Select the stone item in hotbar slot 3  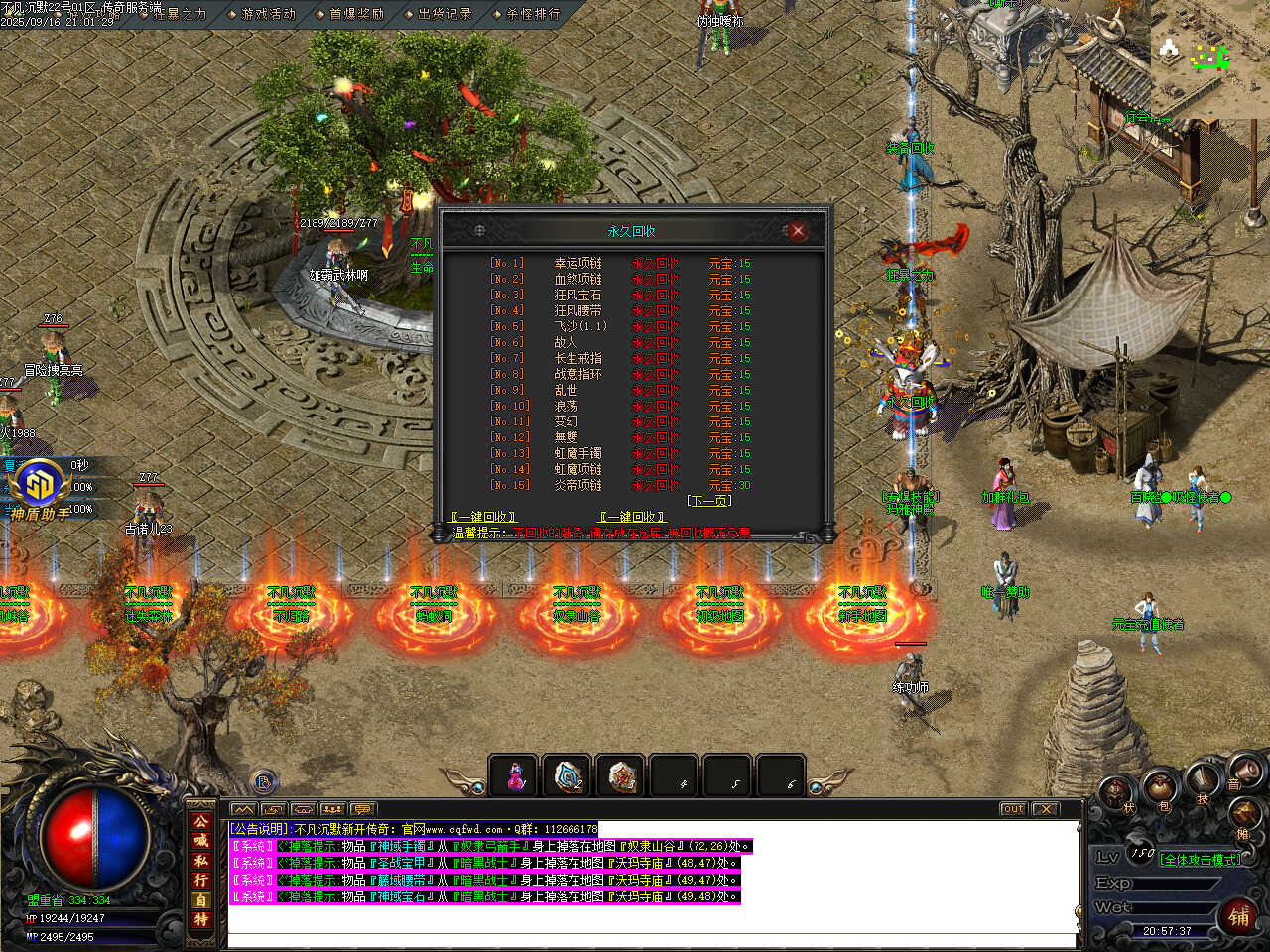pyautogui.click(x=622, y=776)
